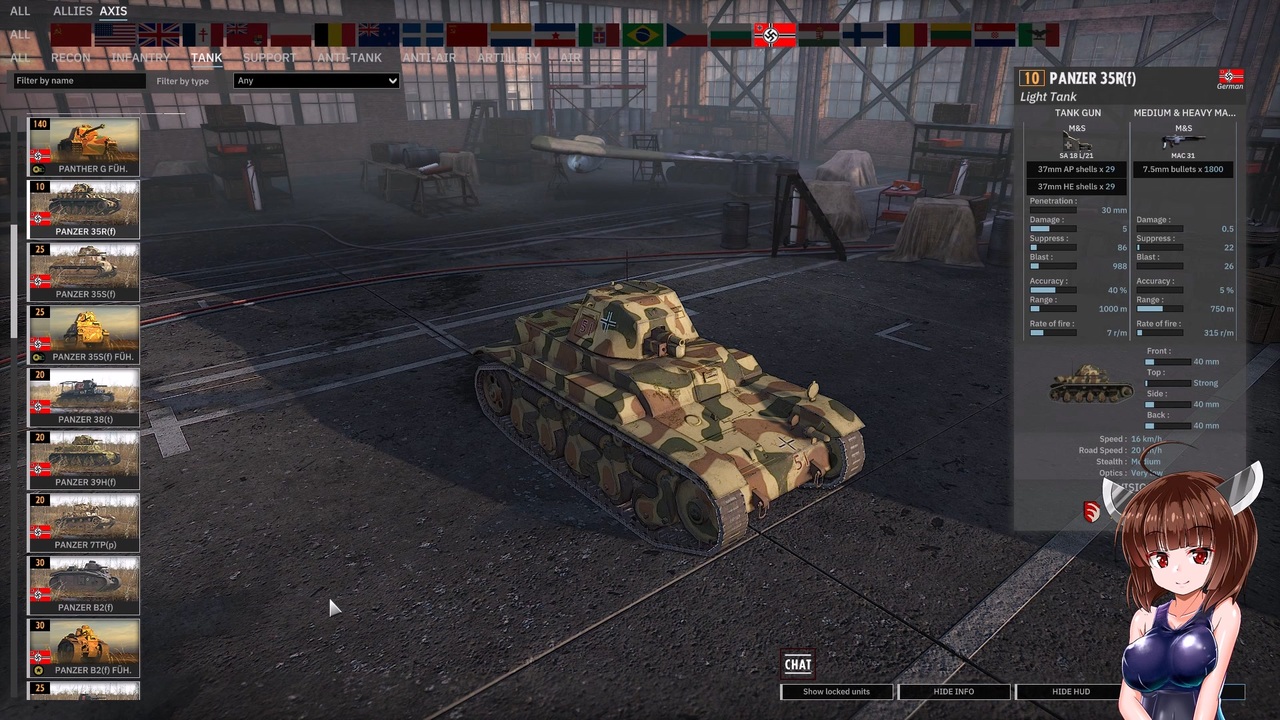Open the CHAT panel
Image resolution: width=1280 pixels, height=720 pixels.
click(x=797, y=664)
